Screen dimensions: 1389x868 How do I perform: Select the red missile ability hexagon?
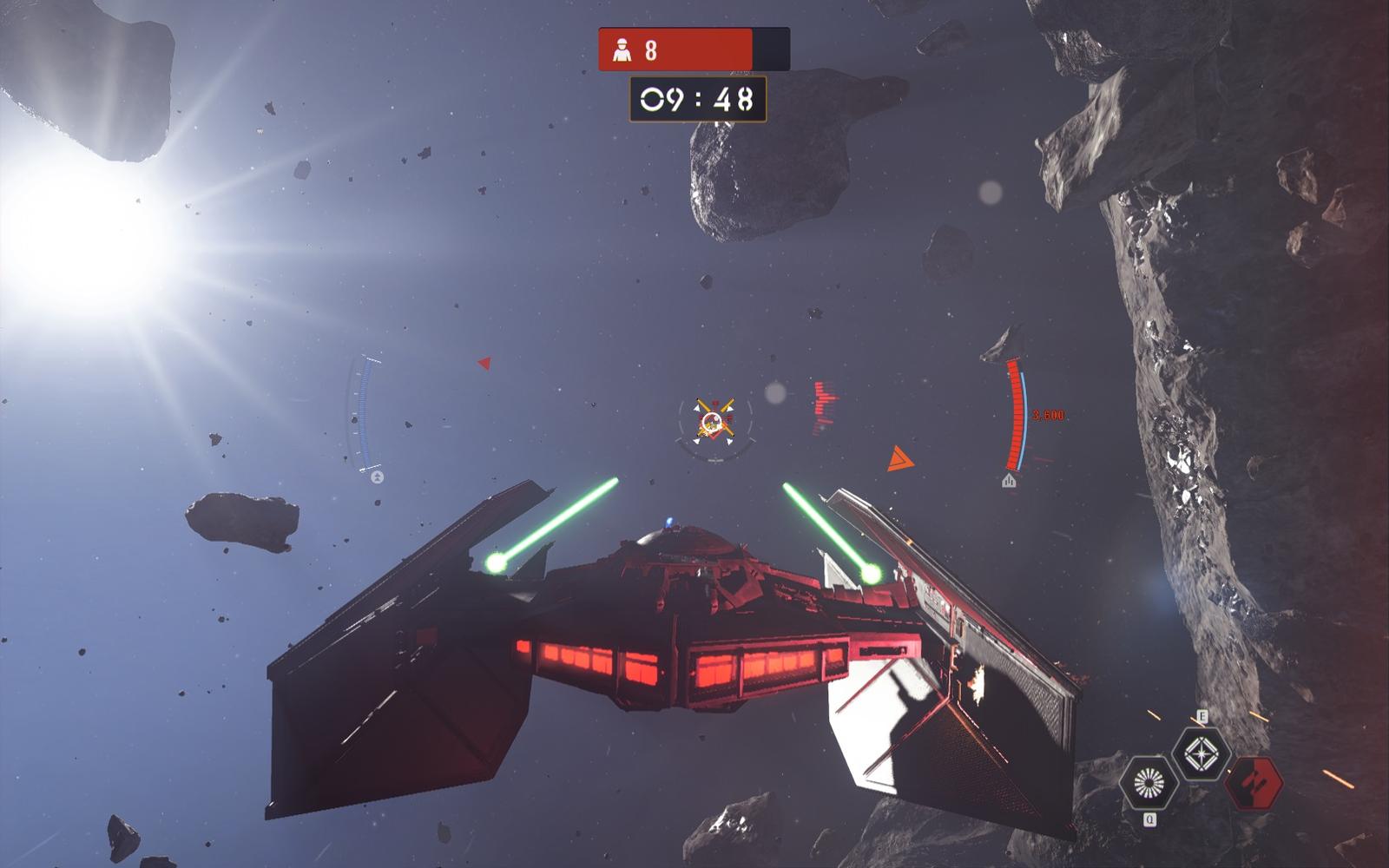pyautogui.click(x=1254, y=783)
